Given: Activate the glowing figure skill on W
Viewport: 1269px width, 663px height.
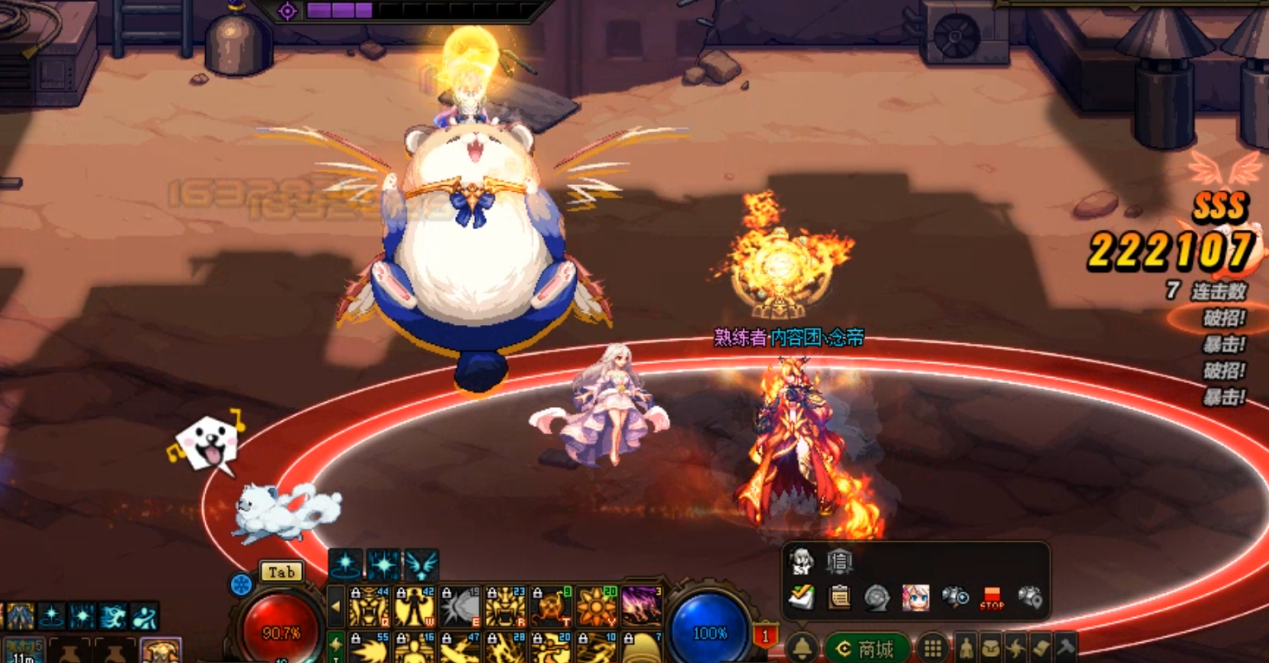Looking at the screenshot, I should click(414, 606).
